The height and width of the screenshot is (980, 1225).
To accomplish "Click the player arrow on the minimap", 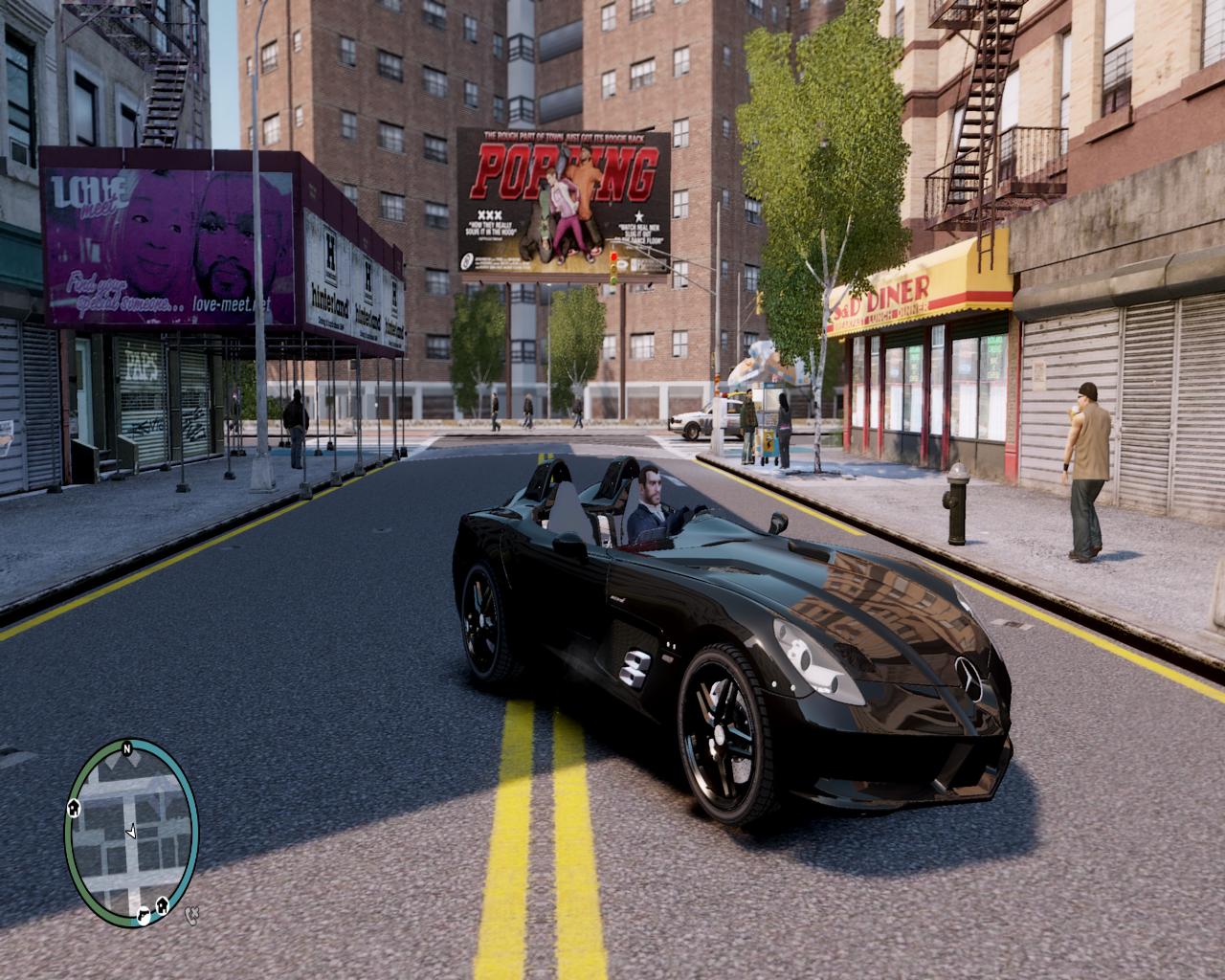I will pyautogui.click(x=131, y=831).
